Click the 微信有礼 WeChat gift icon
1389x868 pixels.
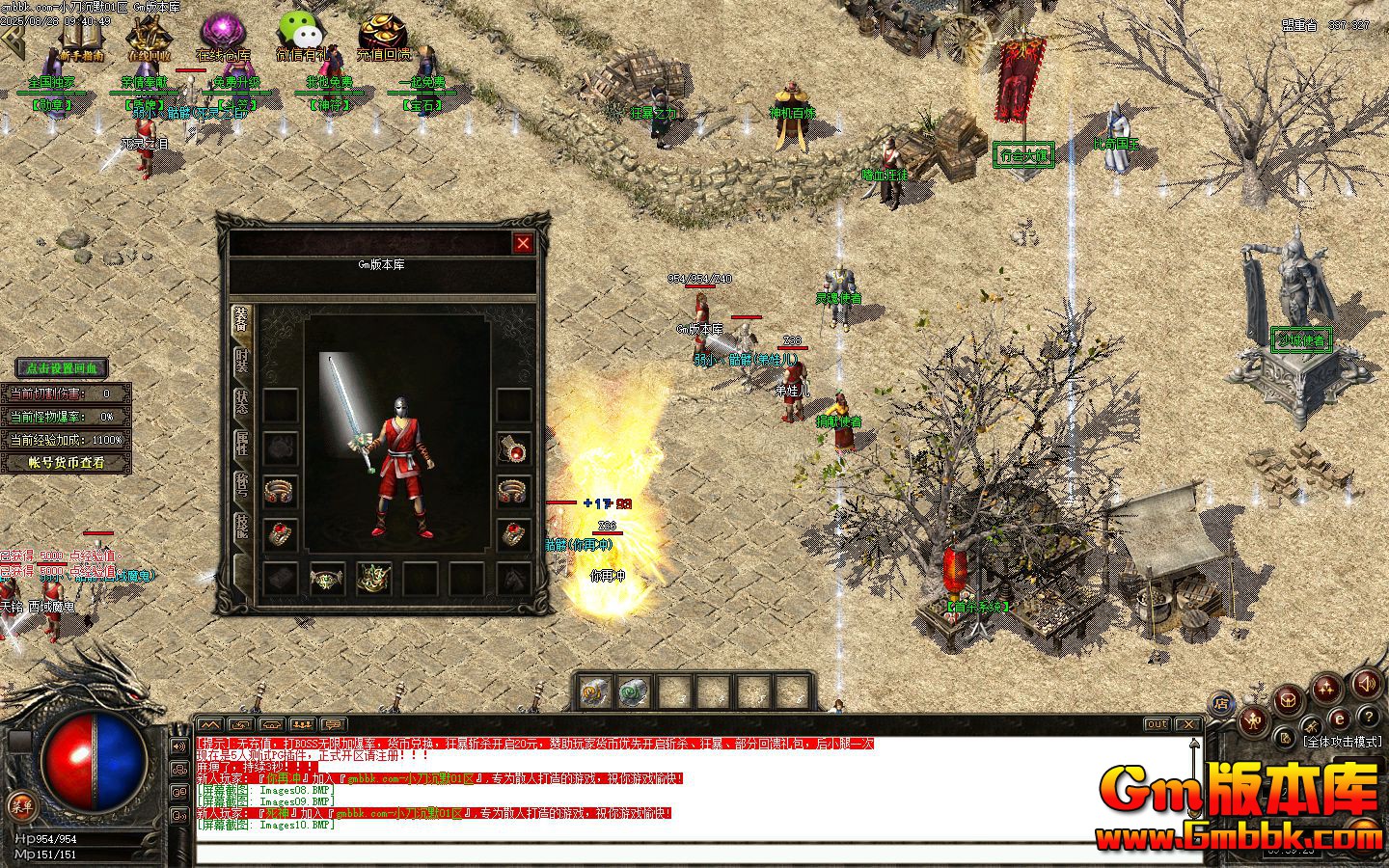[300, 28]
